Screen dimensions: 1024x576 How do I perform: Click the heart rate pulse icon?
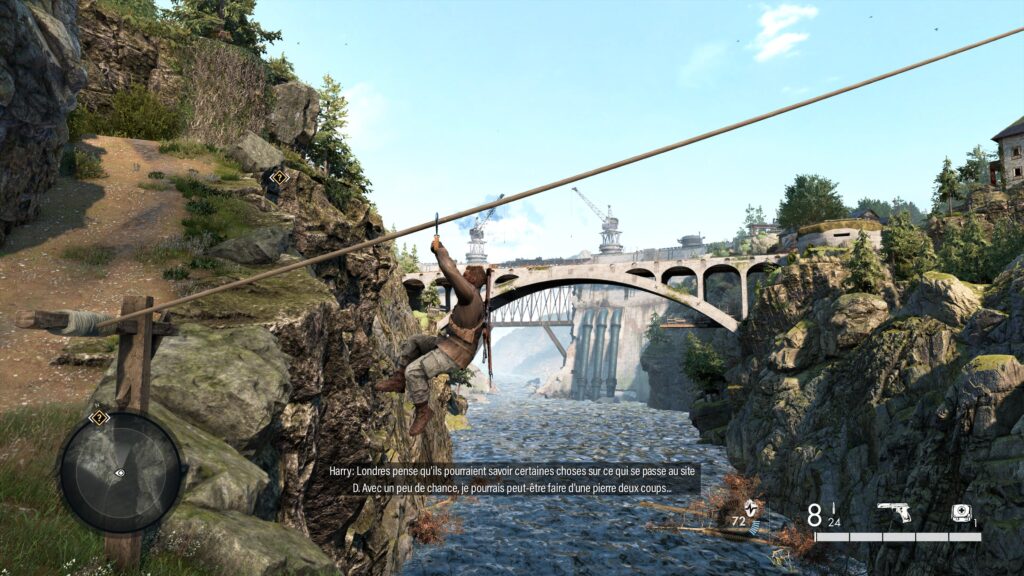[751, 508]
